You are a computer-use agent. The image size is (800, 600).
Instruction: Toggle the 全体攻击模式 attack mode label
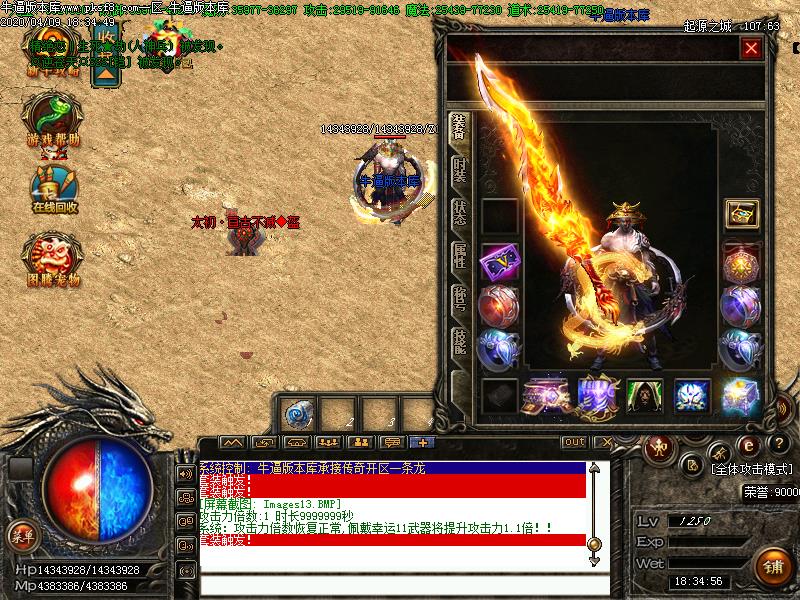752,468
